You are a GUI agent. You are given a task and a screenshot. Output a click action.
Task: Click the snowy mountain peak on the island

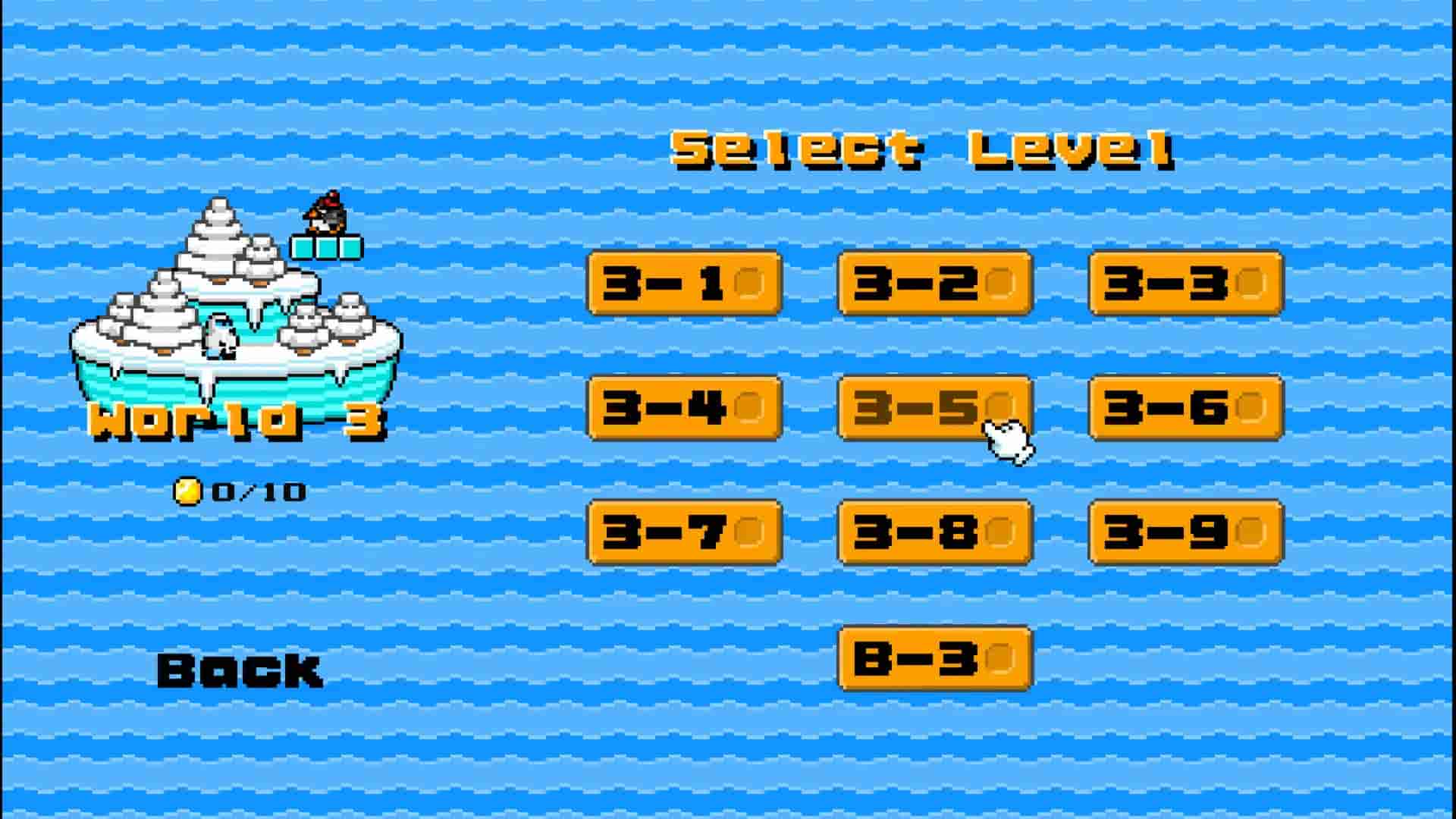tap(216, 220)
